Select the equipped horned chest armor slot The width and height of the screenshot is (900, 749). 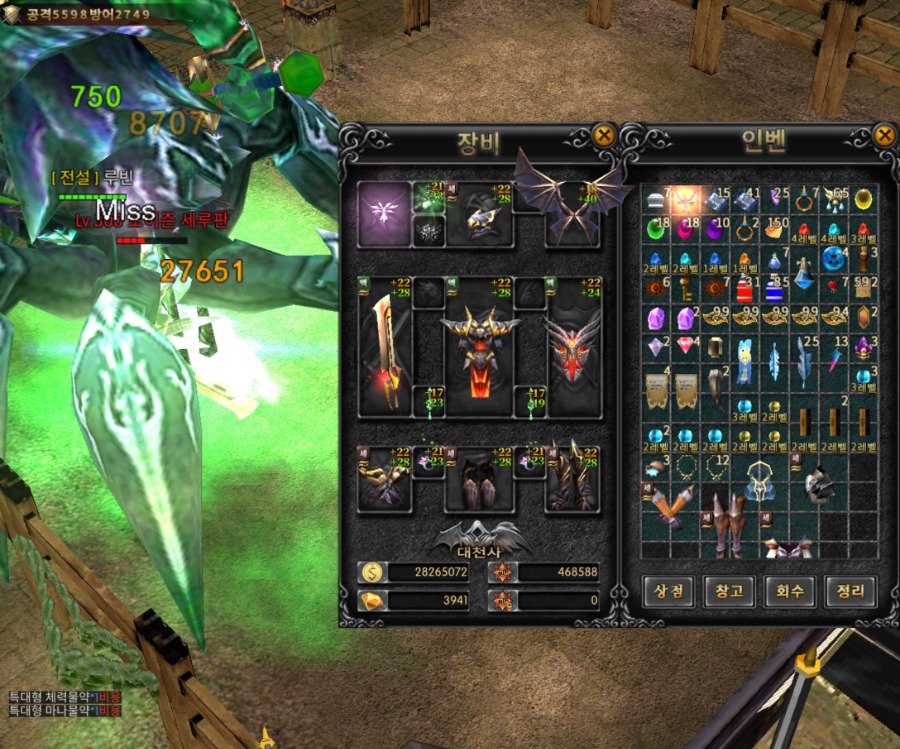pyautogui.click(x=479, y=347)
